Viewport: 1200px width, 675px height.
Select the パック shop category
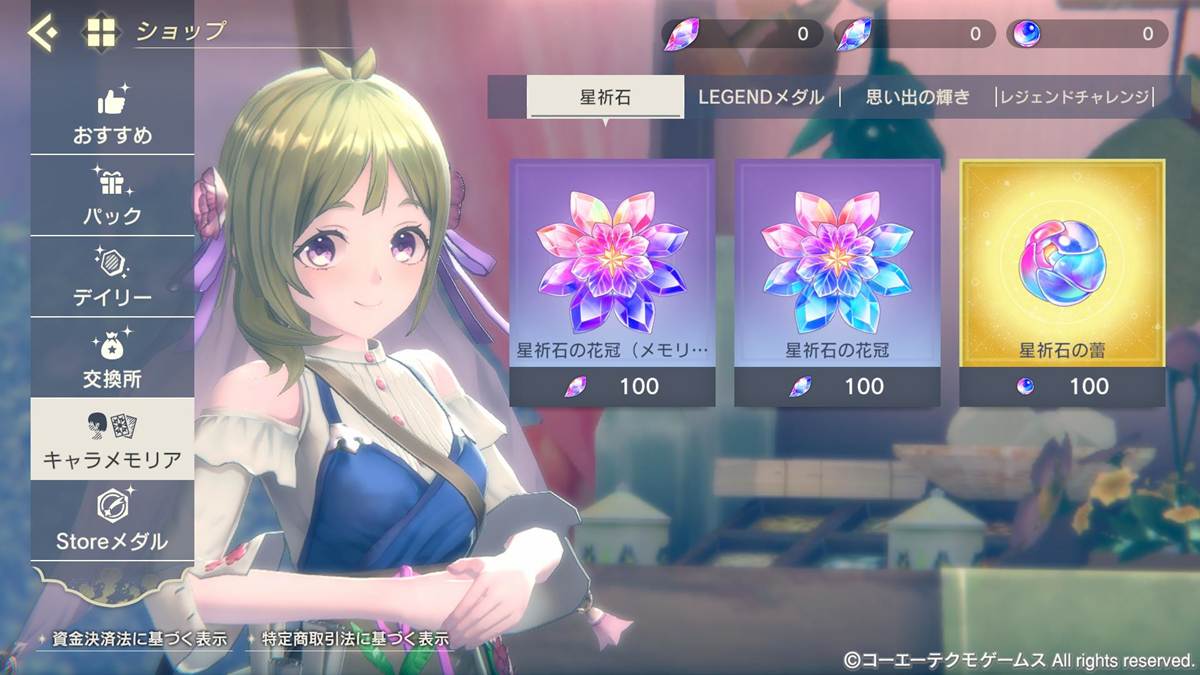[x=112, y=197]
